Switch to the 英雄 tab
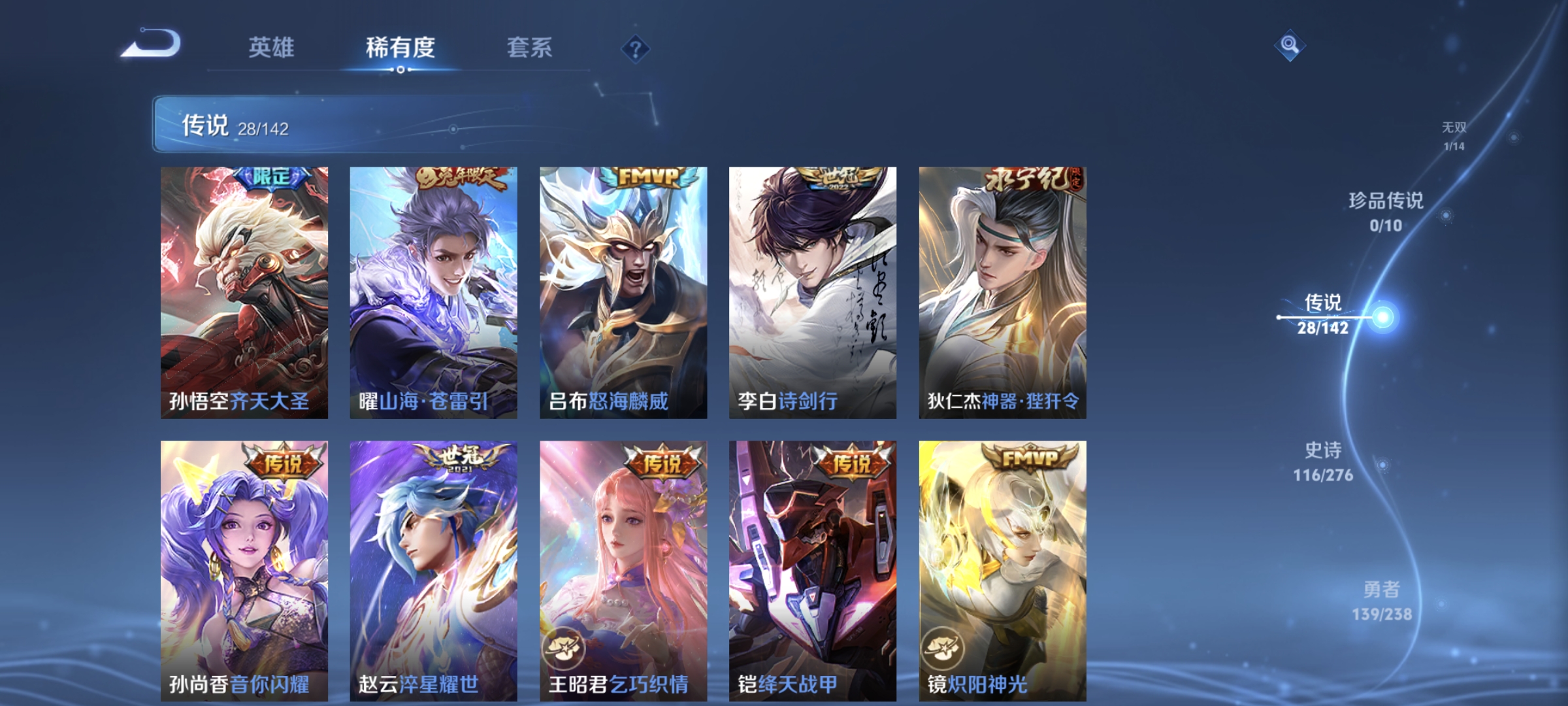The image size is (1568, 706). coord(272,48)
